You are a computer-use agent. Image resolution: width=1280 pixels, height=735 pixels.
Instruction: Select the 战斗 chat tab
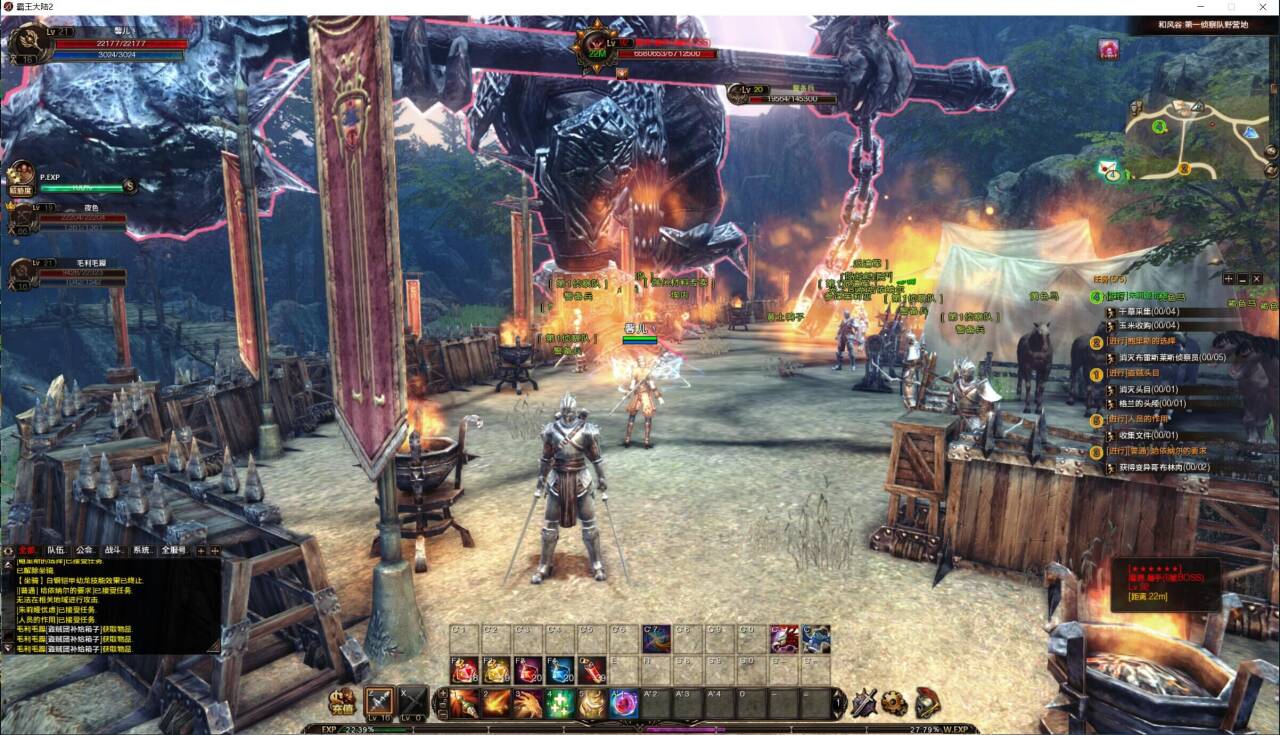[x=113, y=550]
